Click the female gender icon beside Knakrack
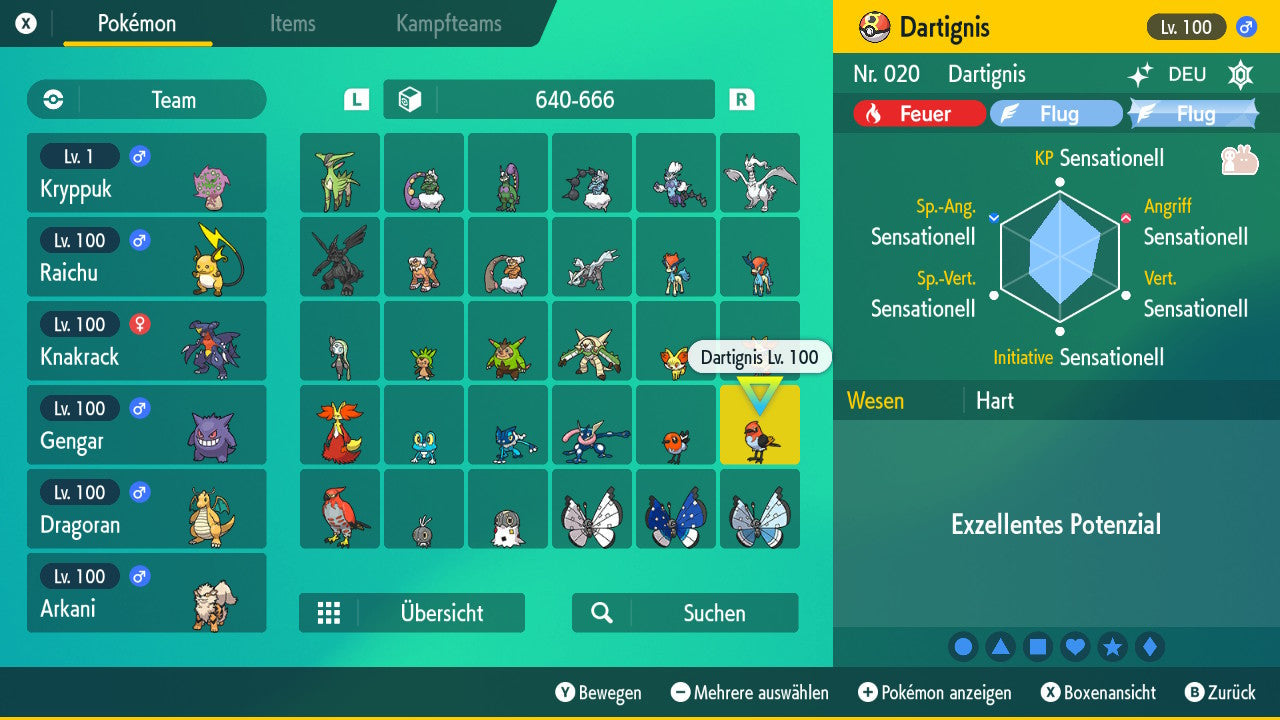The image size is (1280, 720). click(x=138, y=324)
